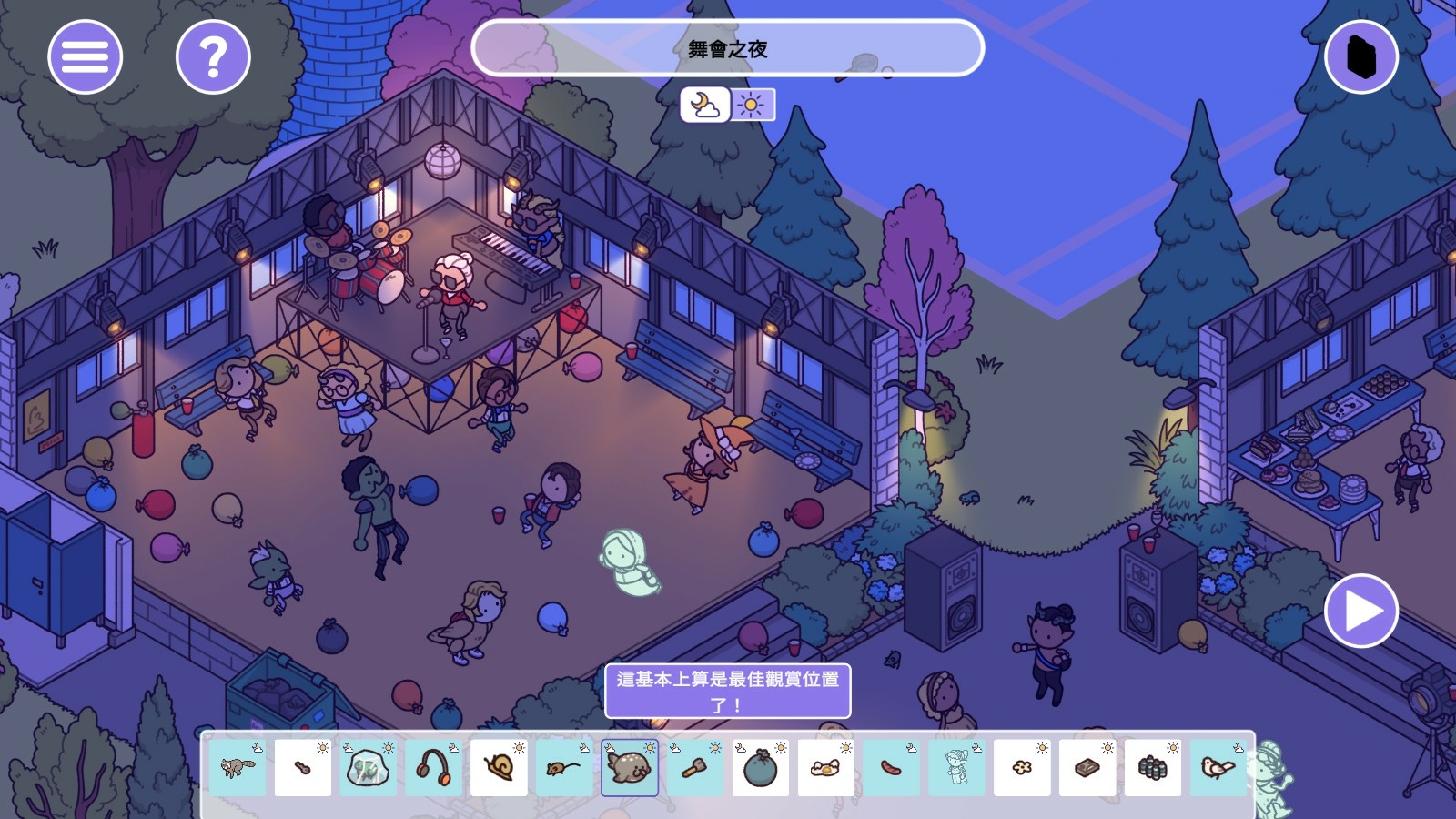Screen dimensions: 1456x819
Task: Open the black card icon button
Action: (1360, 57)
